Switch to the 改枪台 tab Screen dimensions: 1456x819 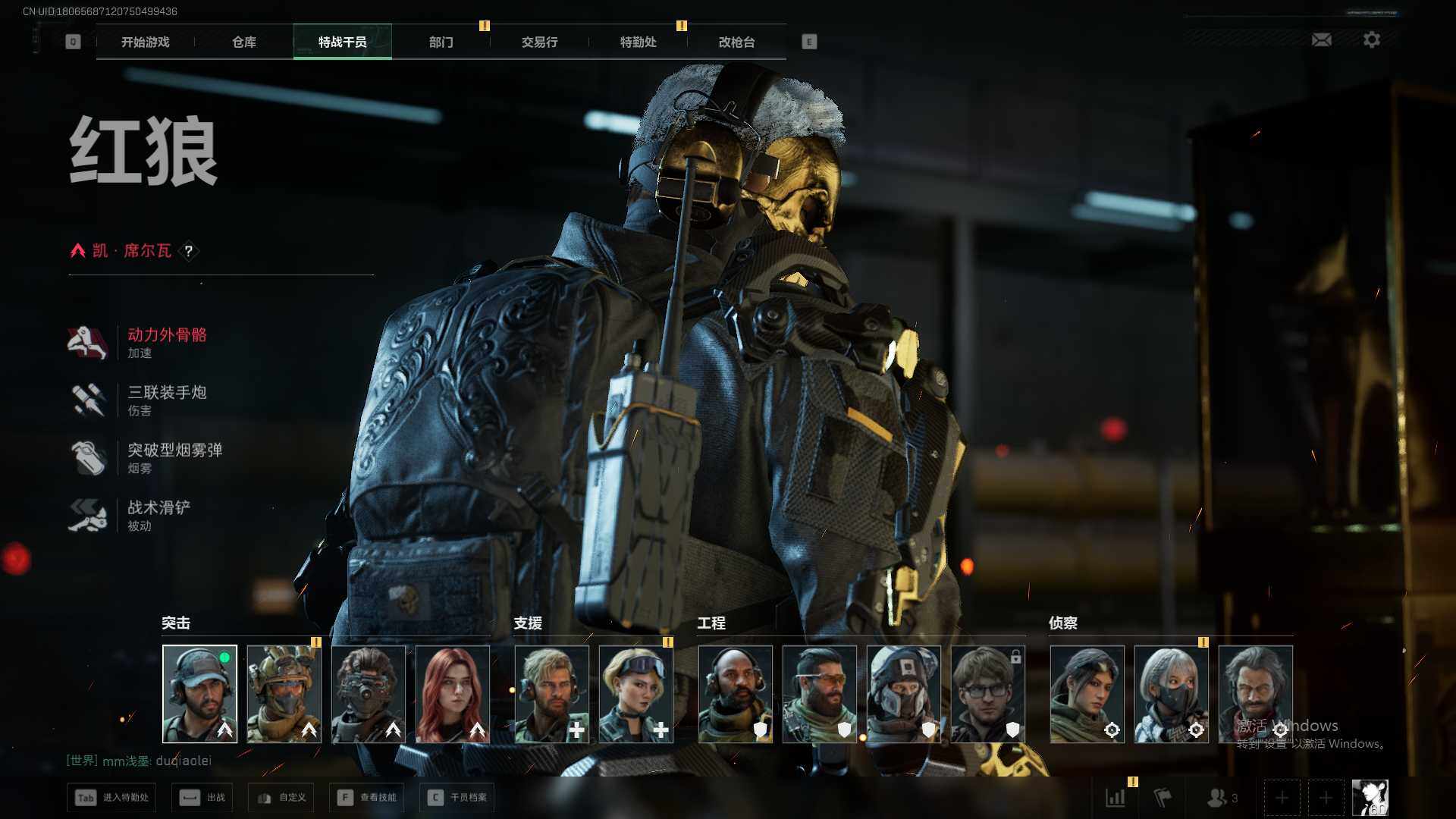736,42
